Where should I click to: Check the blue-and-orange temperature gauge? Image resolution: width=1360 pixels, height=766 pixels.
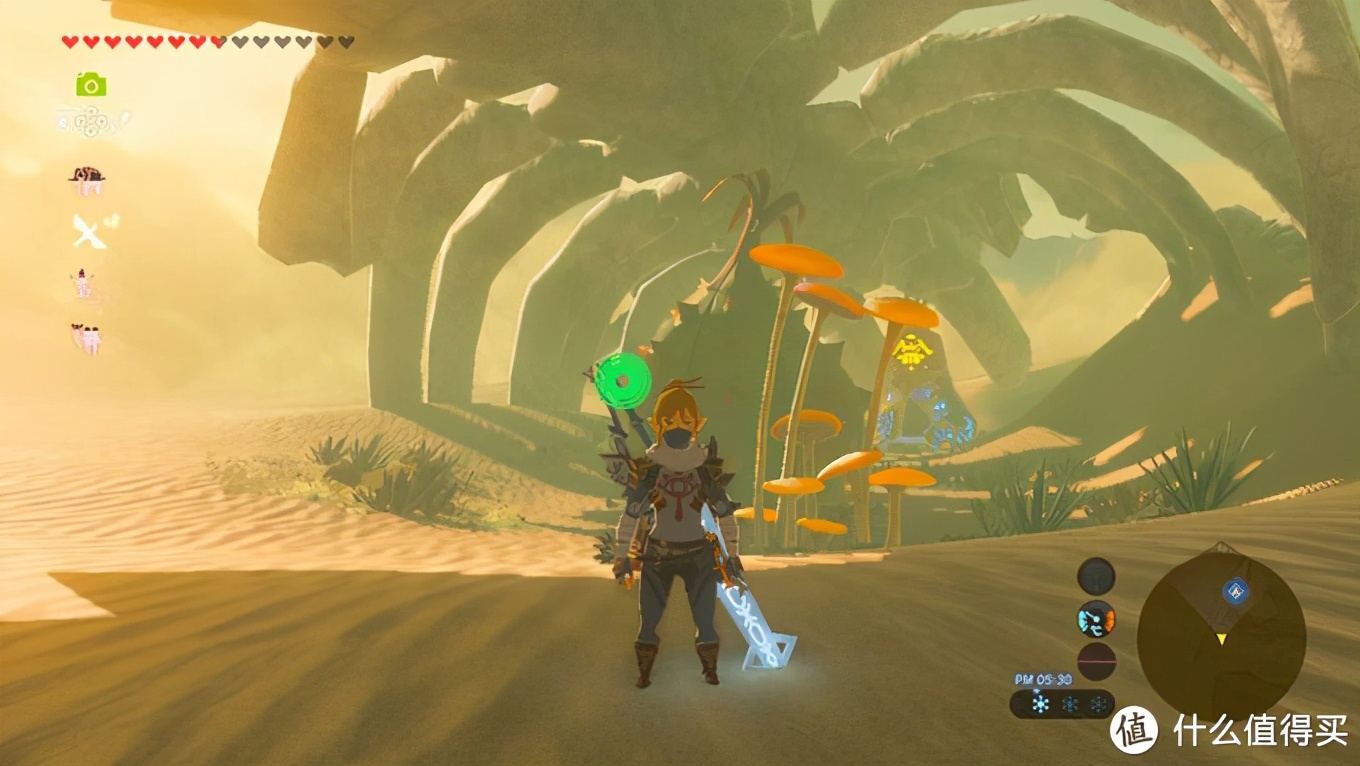click(x=1096, y=620)
